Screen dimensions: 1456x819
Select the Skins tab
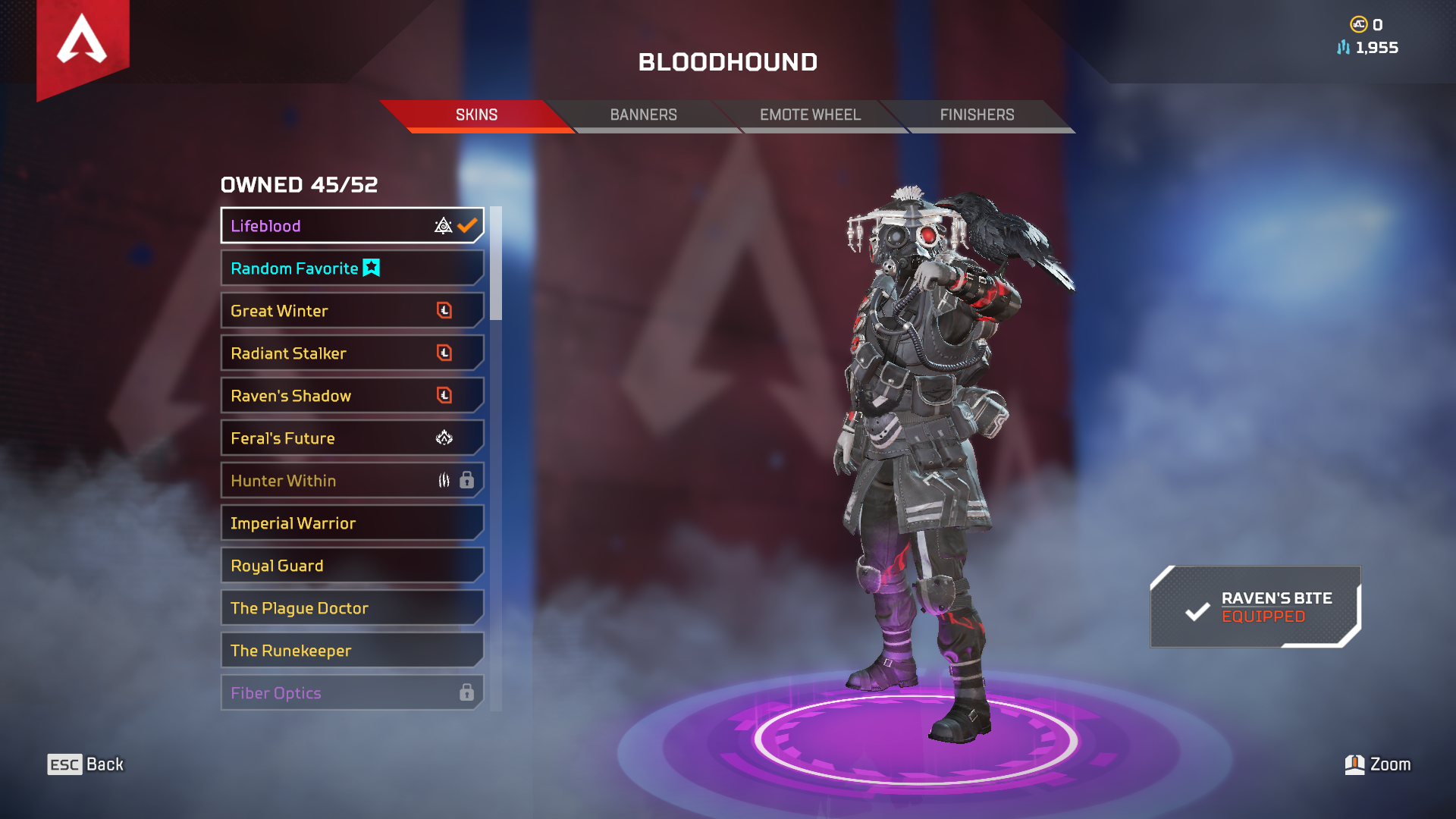tap(475, 115)
